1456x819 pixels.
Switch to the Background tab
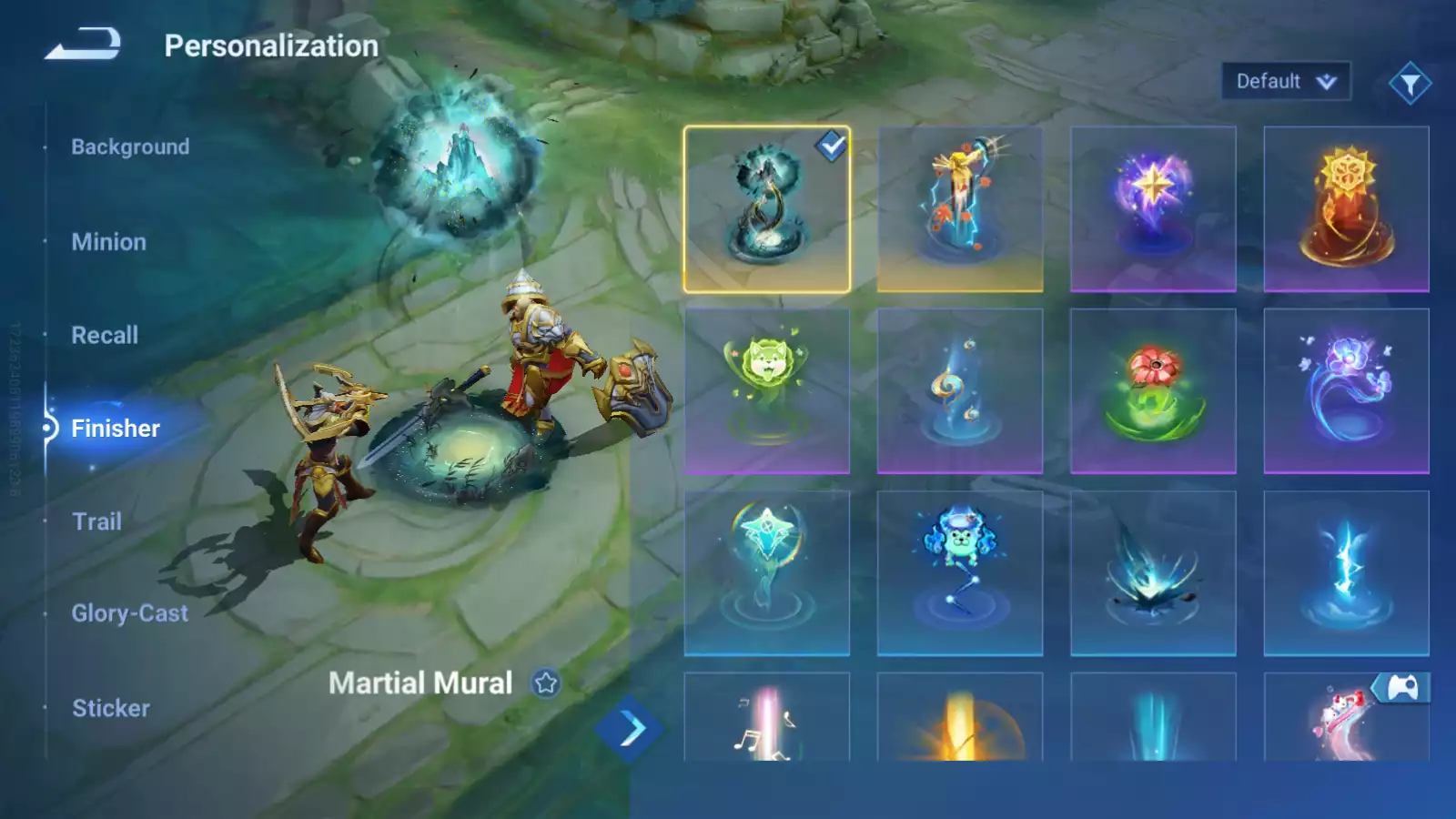coord(130,147)
